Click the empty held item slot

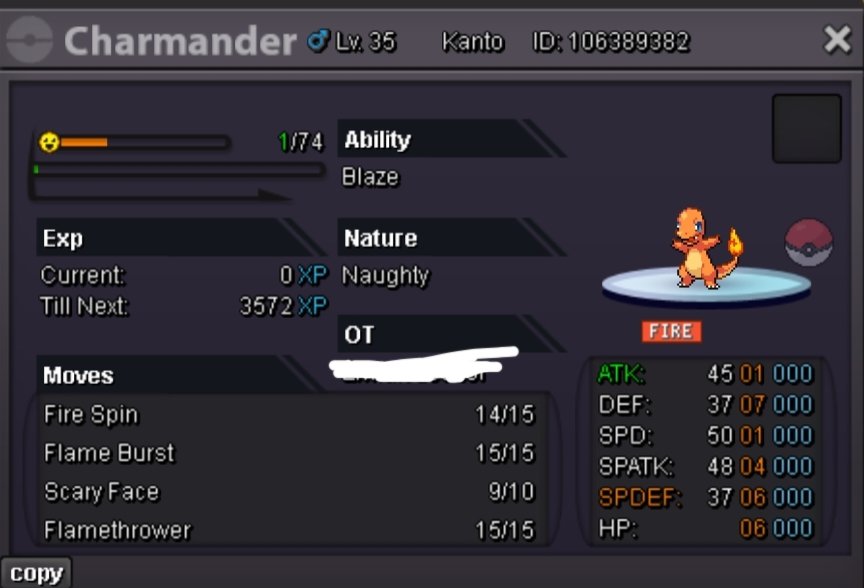(806, 129)
